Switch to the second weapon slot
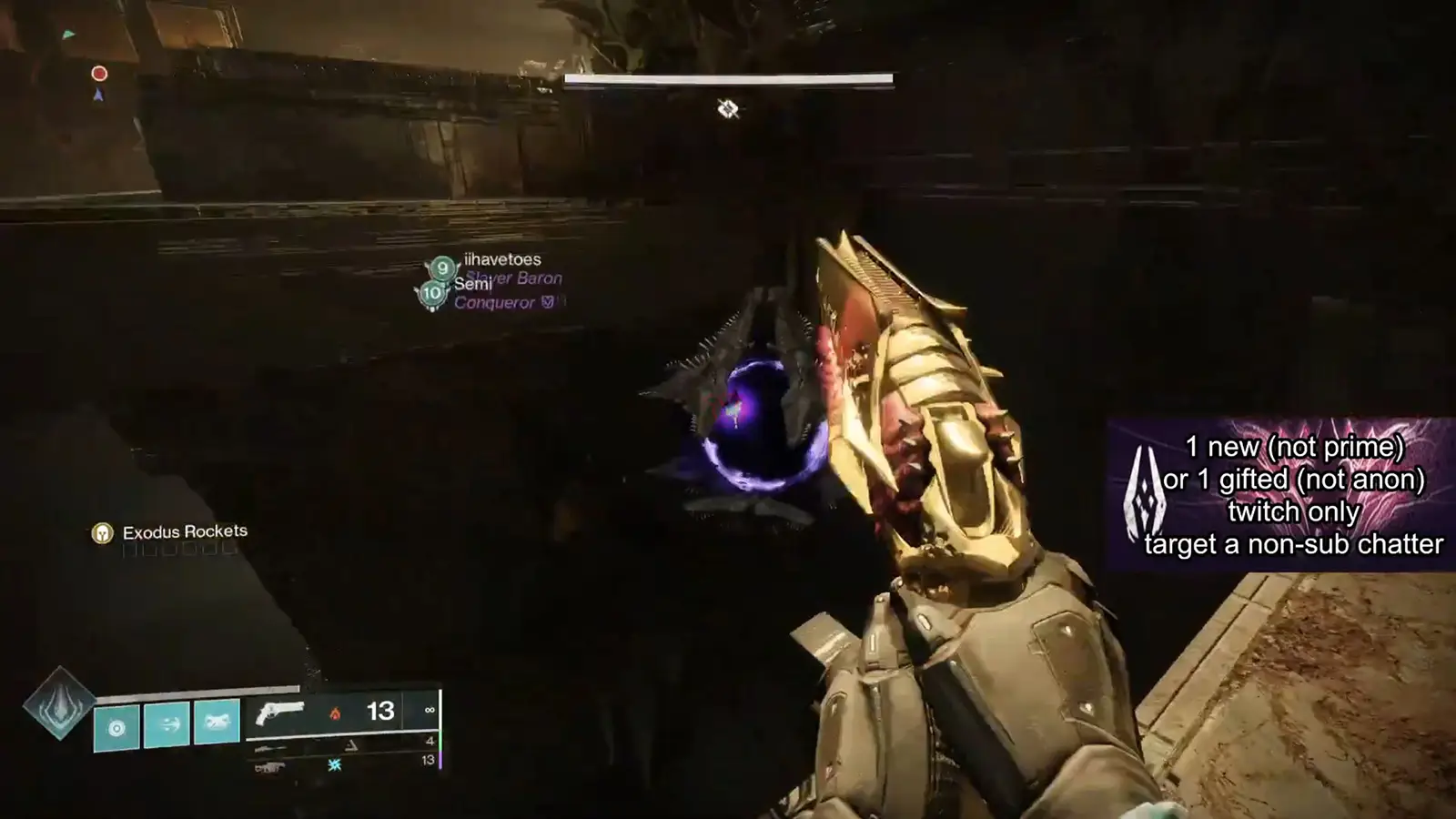1456x819 pixels. coord(270,748)
